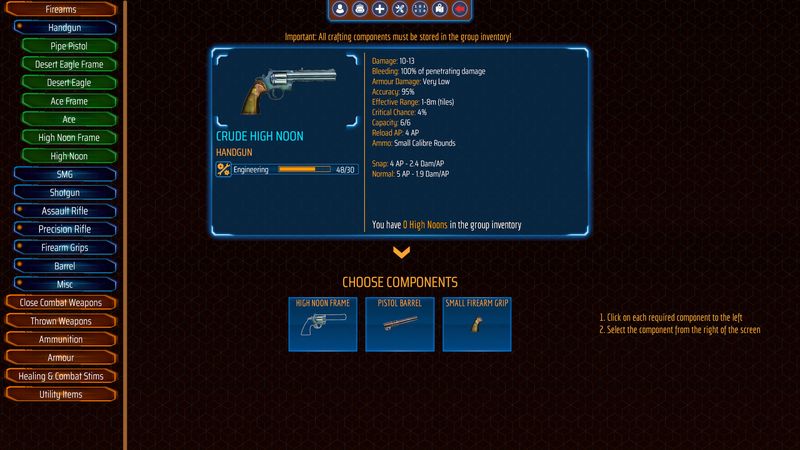This screenshot has width=800, height=450.
Task: Show Precision Rifle recipes
Action: coord(64,229)
